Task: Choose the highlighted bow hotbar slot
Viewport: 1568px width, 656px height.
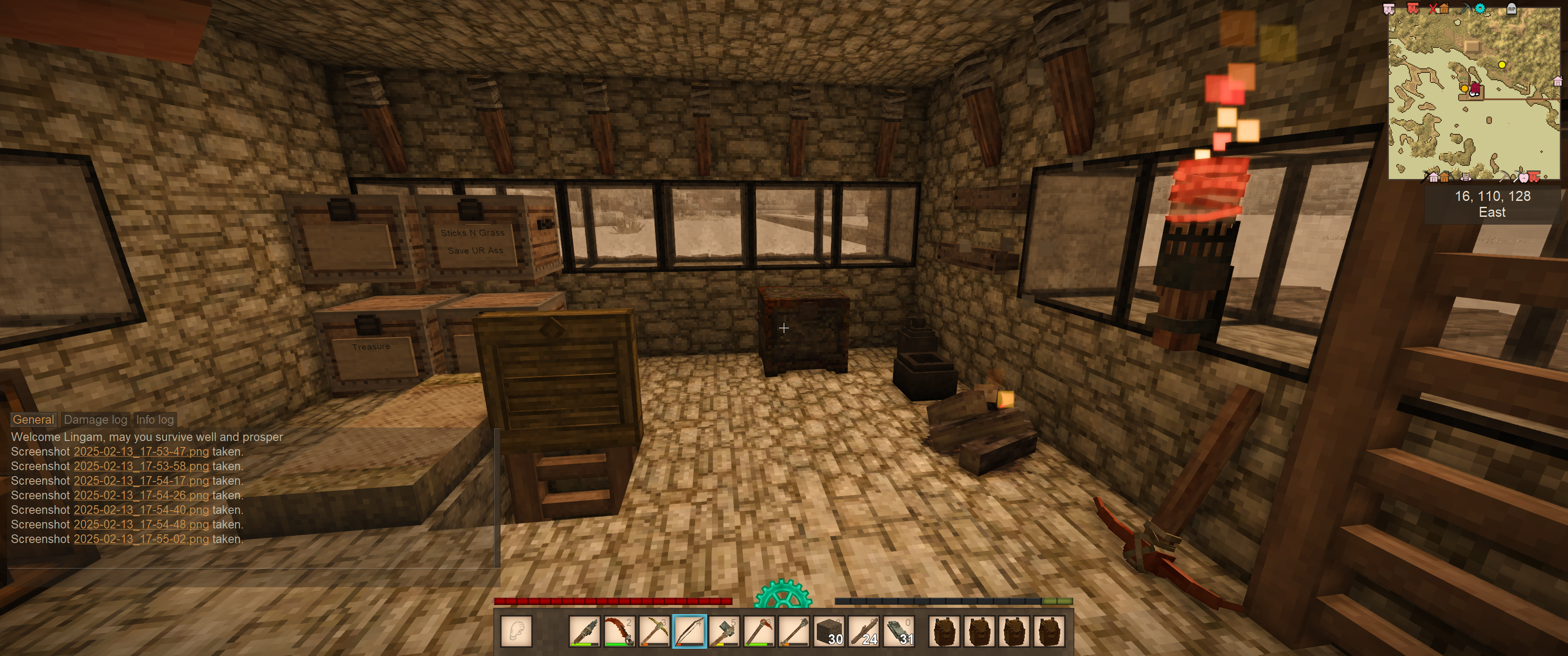Action: tap(689, 631)
